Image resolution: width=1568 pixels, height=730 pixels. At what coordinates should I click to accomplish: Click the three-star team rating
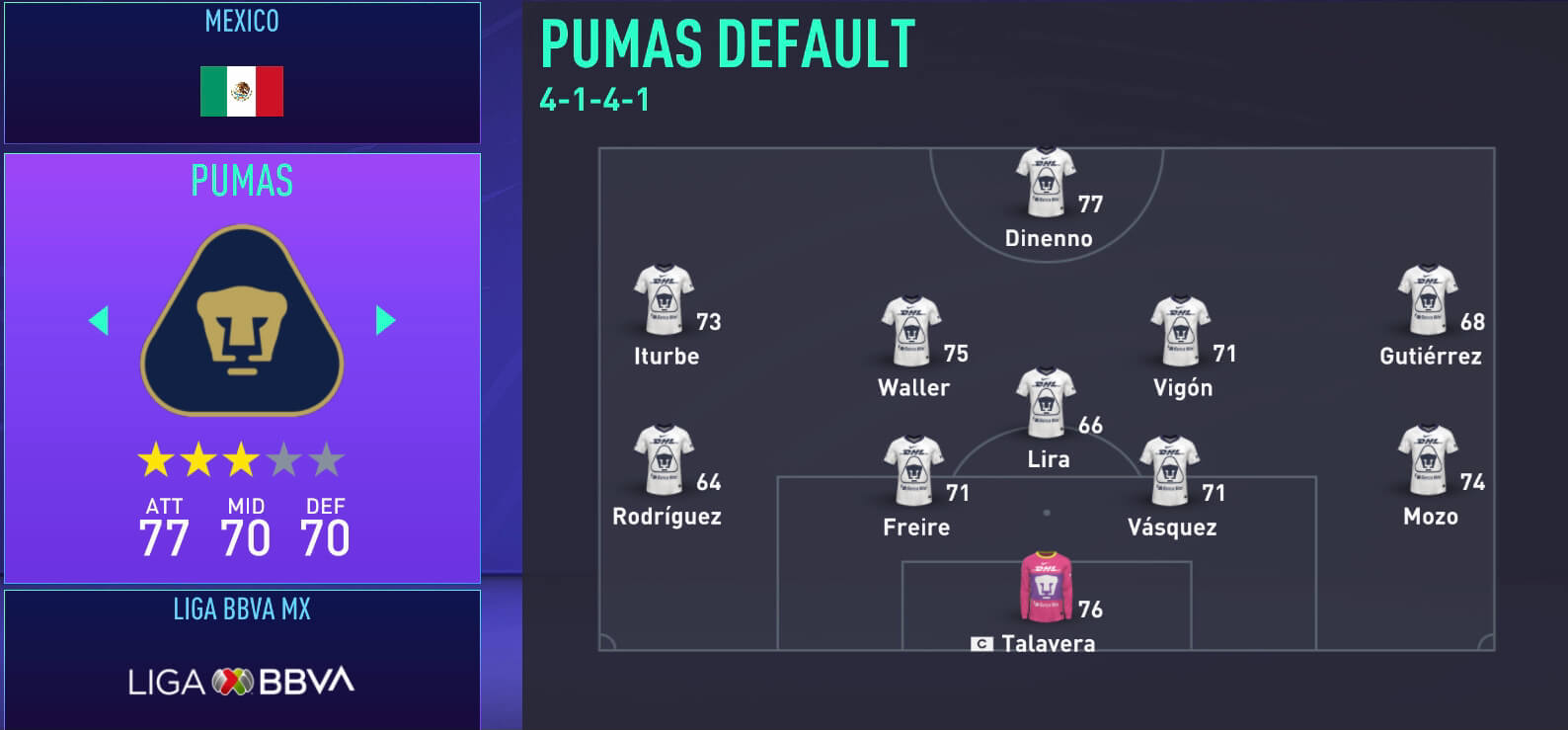[240, 458]
